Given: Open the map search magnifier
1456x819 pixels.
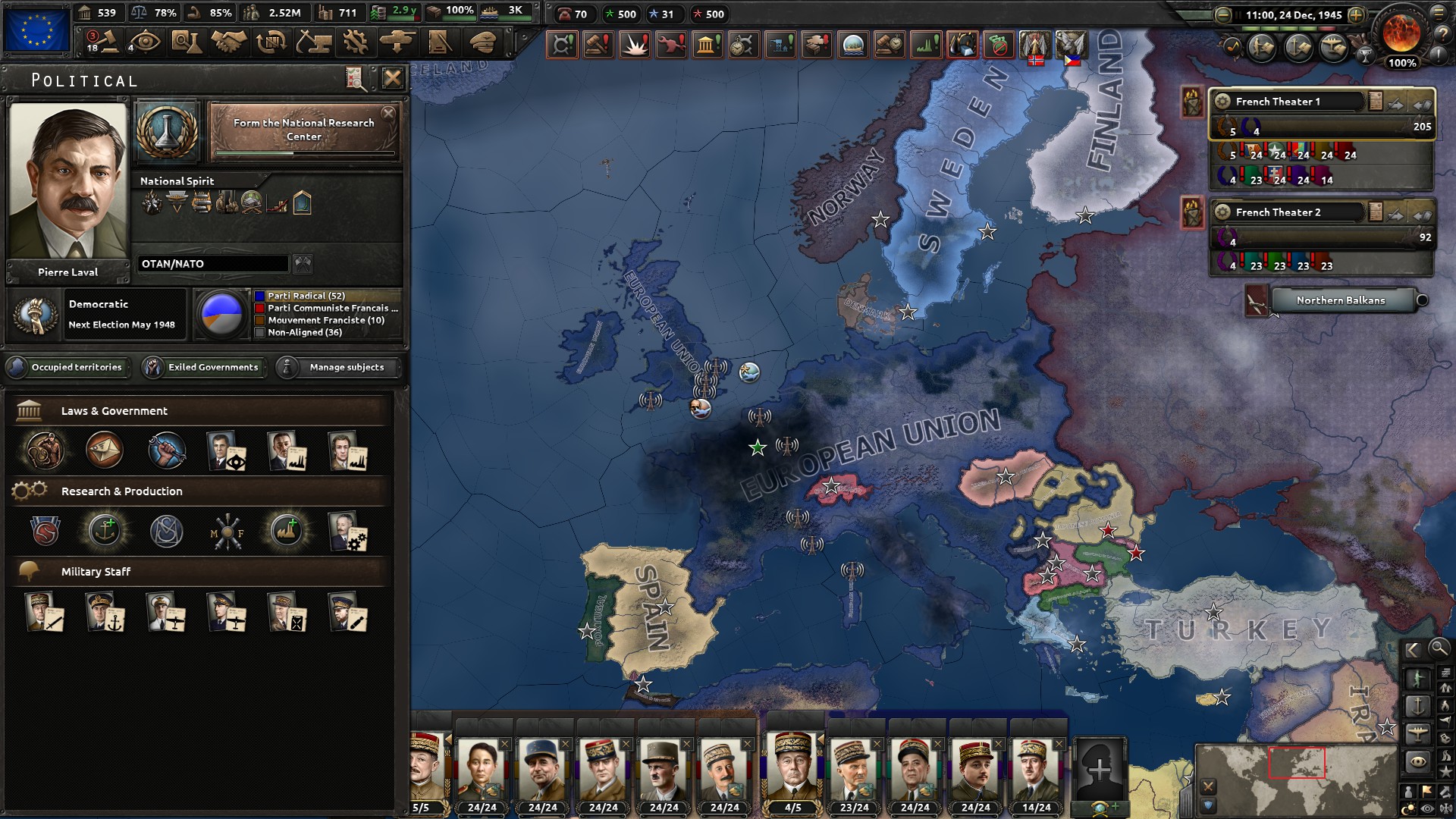Looking at the screenshot, I should point(1439,648).
